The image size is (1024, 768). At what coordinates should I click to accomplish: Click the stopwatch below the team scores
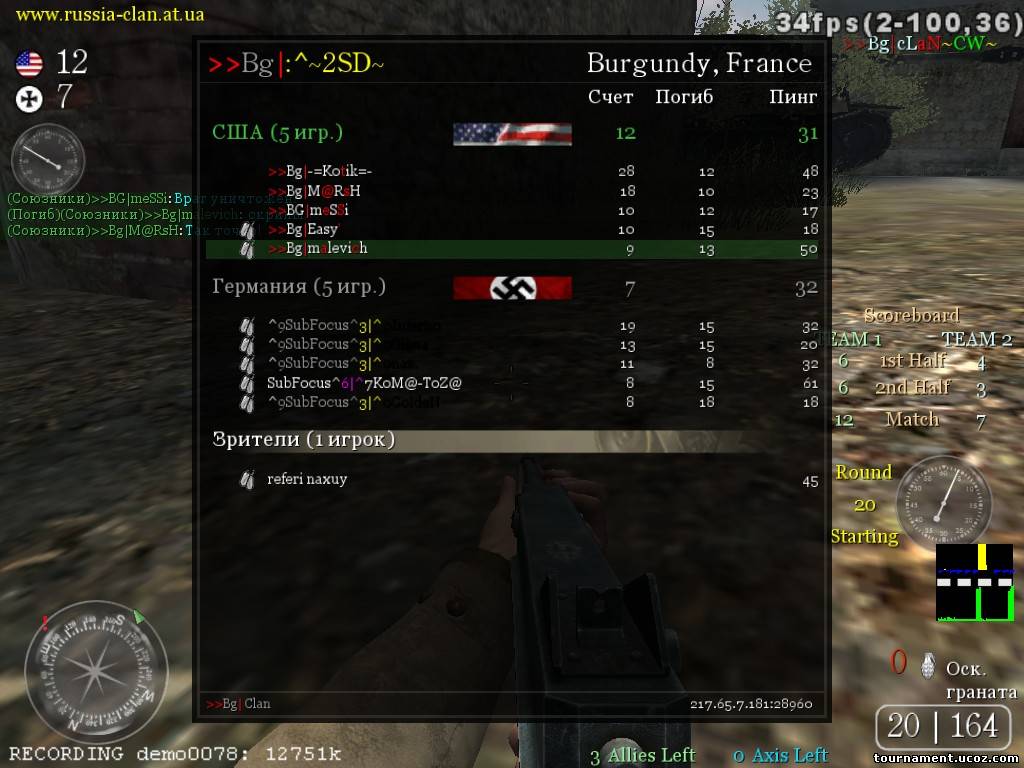[x=48, y=160]
